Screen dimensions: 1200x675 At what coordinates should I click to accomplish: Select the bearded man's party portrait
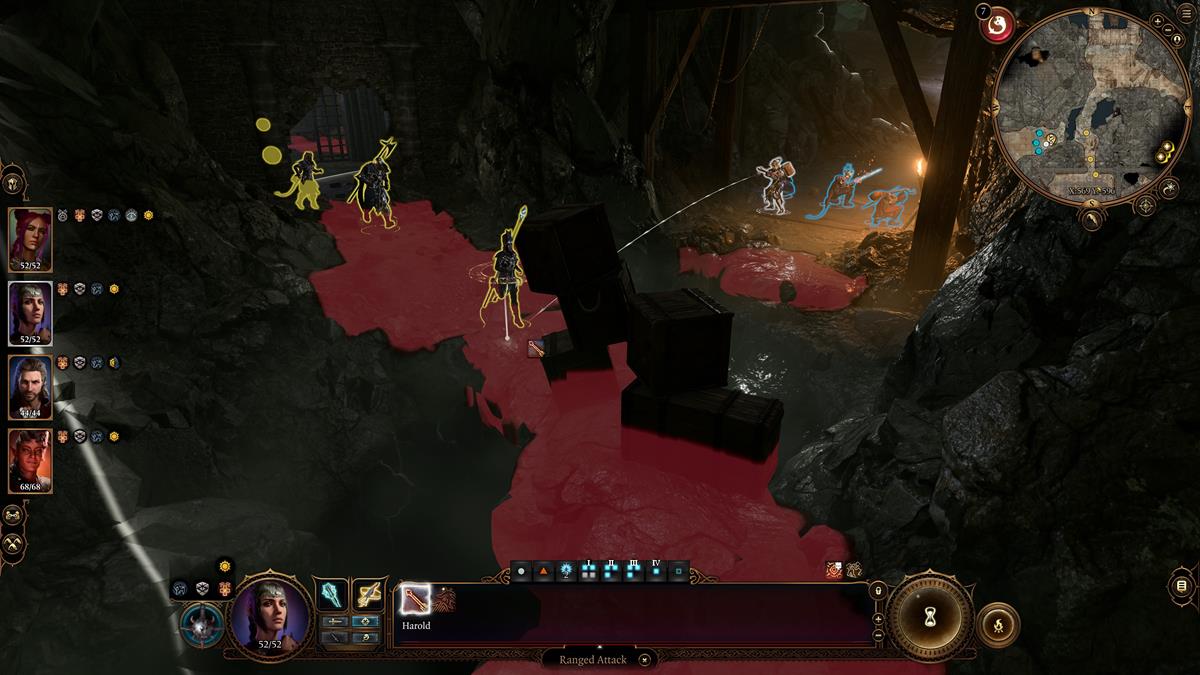[30, 387]
